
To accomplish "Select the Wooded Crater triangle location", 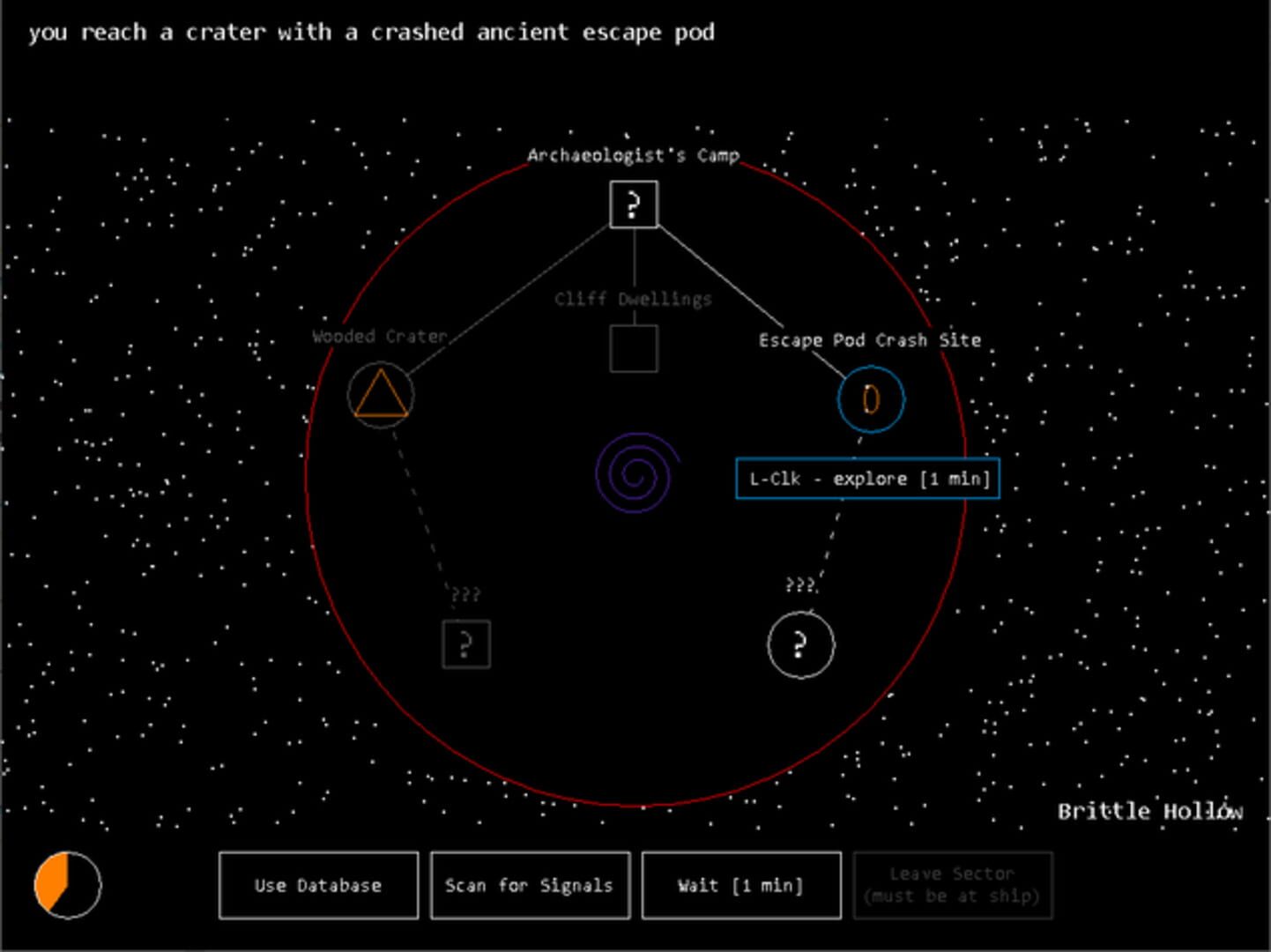I will click(x=380, y=395).
